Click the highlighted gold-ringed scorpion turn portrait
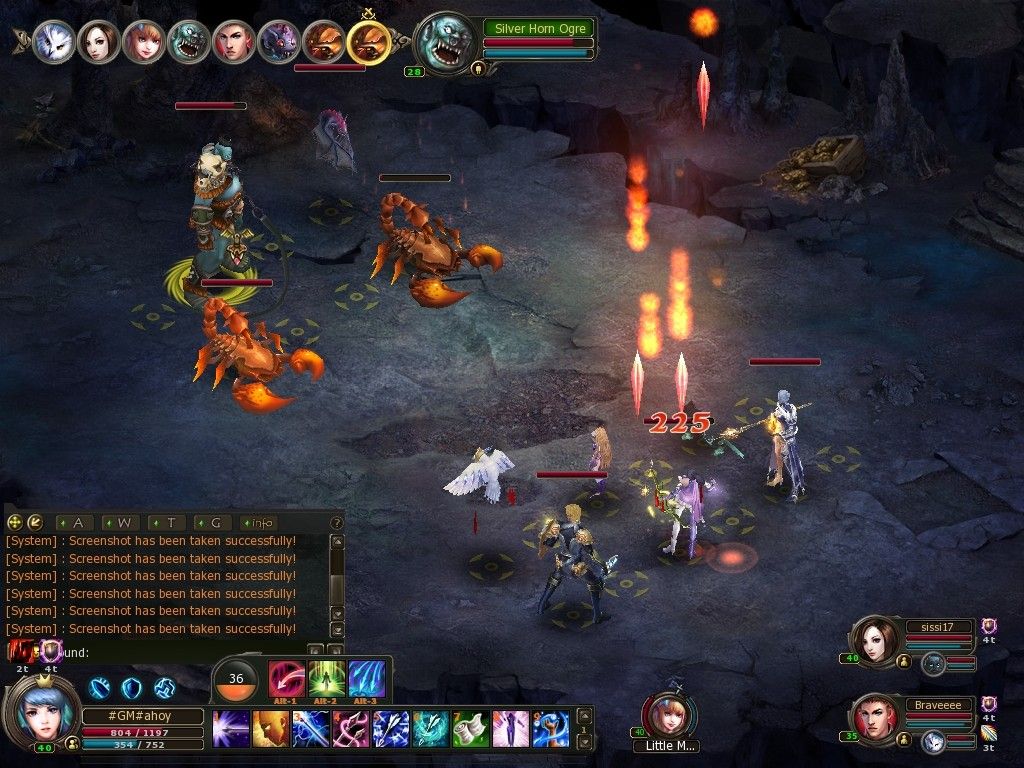Viewport: 1024px width, 768px height. pos(368,42)
